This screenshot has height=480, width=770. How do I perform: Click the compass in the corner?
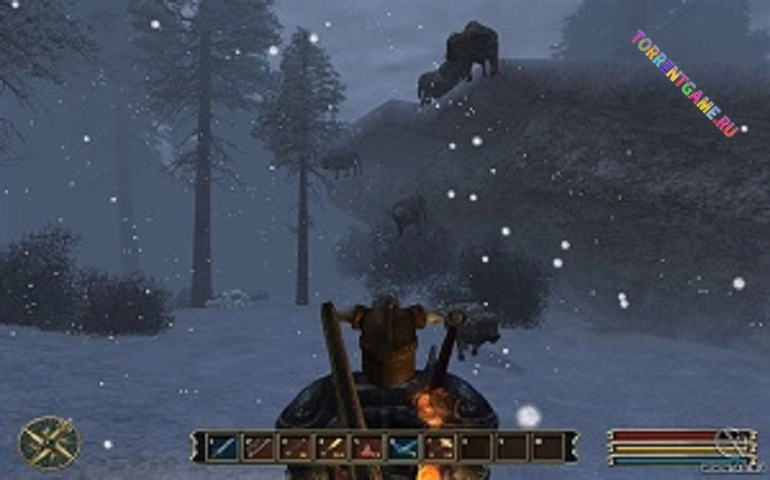(49, 442)
